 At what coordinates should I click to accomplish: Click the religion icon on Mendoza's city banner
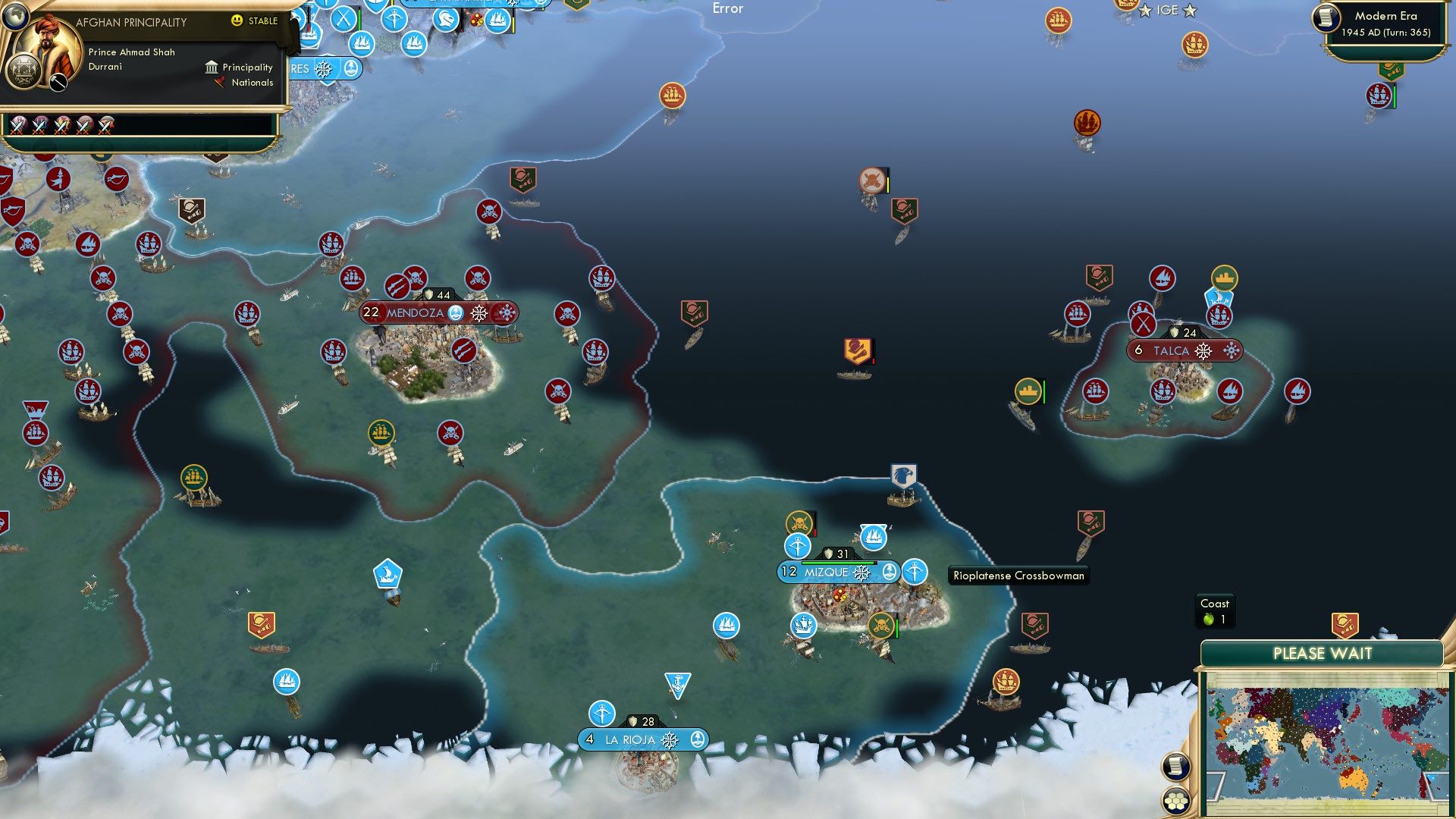(x=456, y=312)
